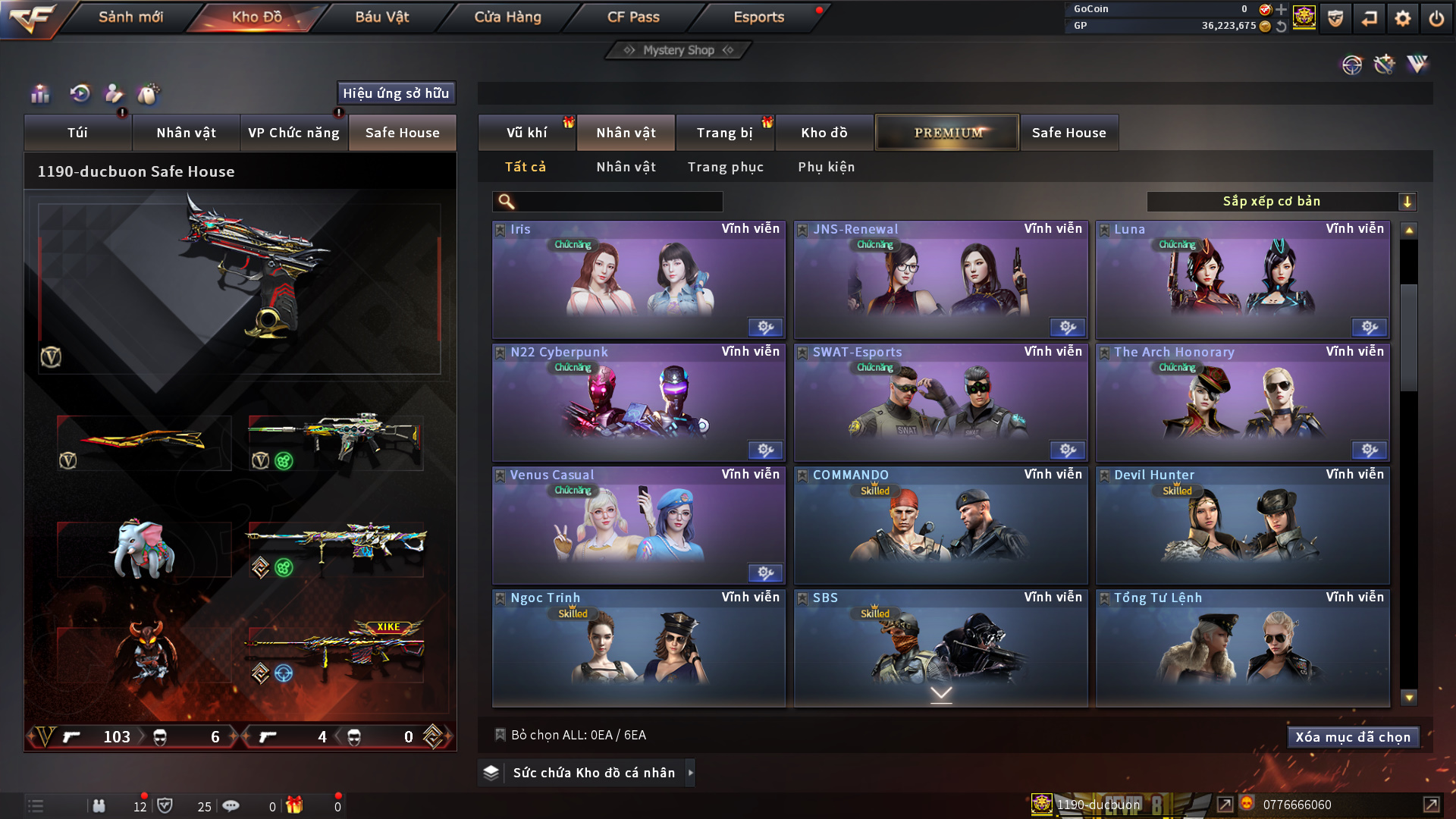Open the Cửa Hàng shop
This screenshot has height=819, width=1456.
click(507, 17)
